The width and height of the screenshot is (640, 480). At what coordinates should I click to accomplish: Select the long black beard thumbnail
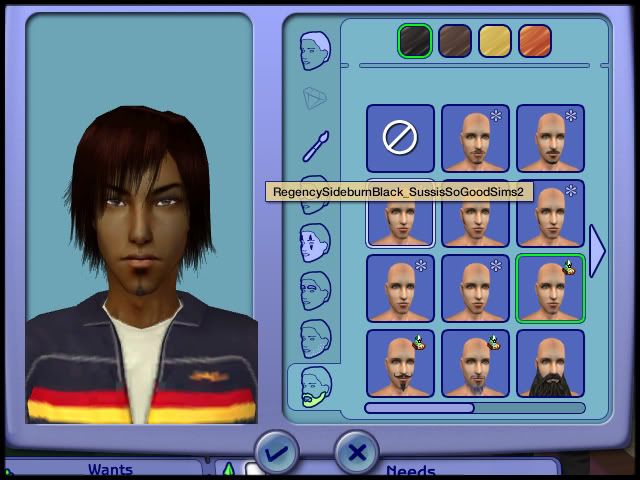tap(550, 363)
